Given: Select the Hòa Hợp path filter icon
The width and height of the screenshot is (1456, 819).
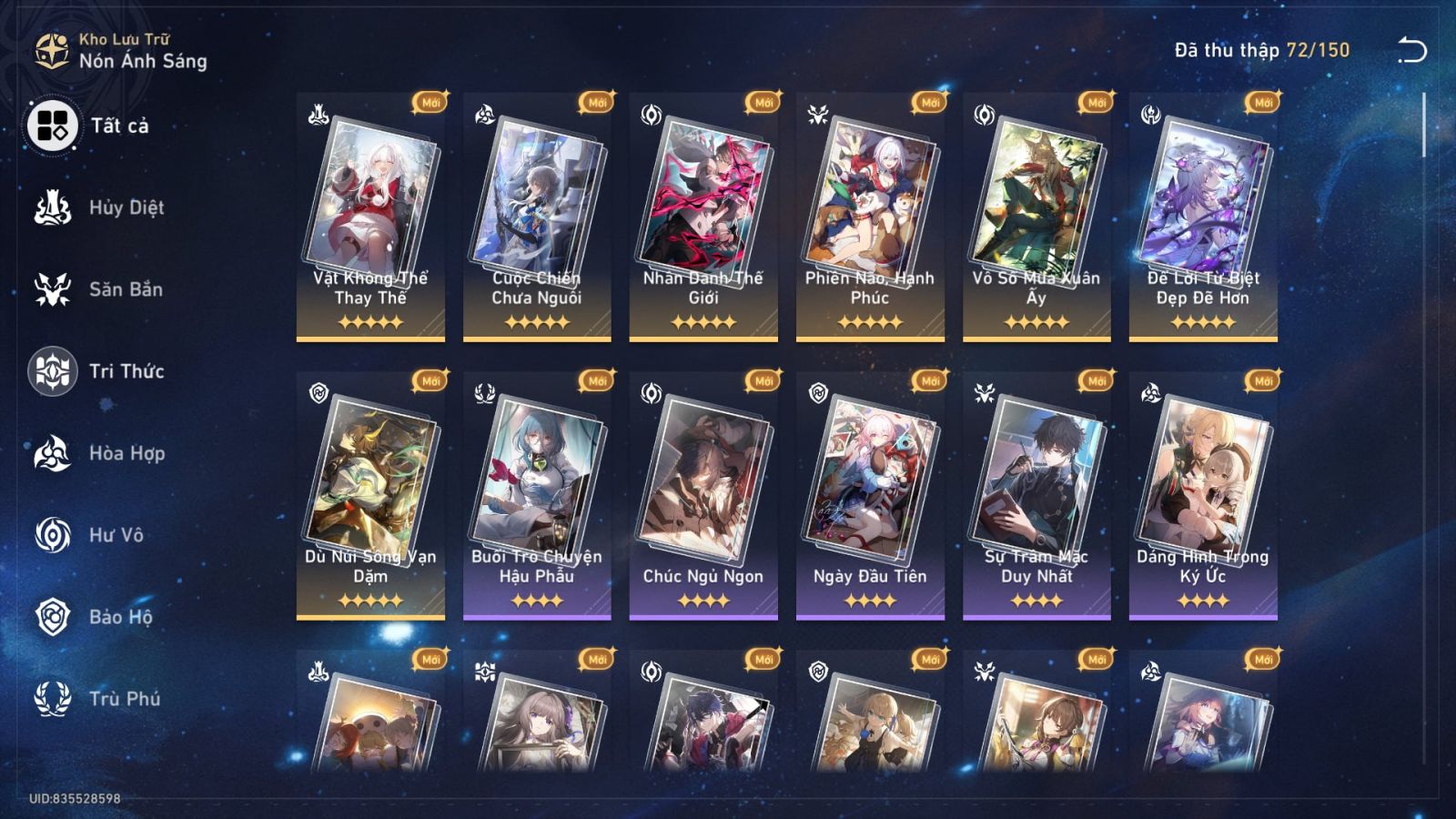Looking at the screenshot, I should click(52, 453).
